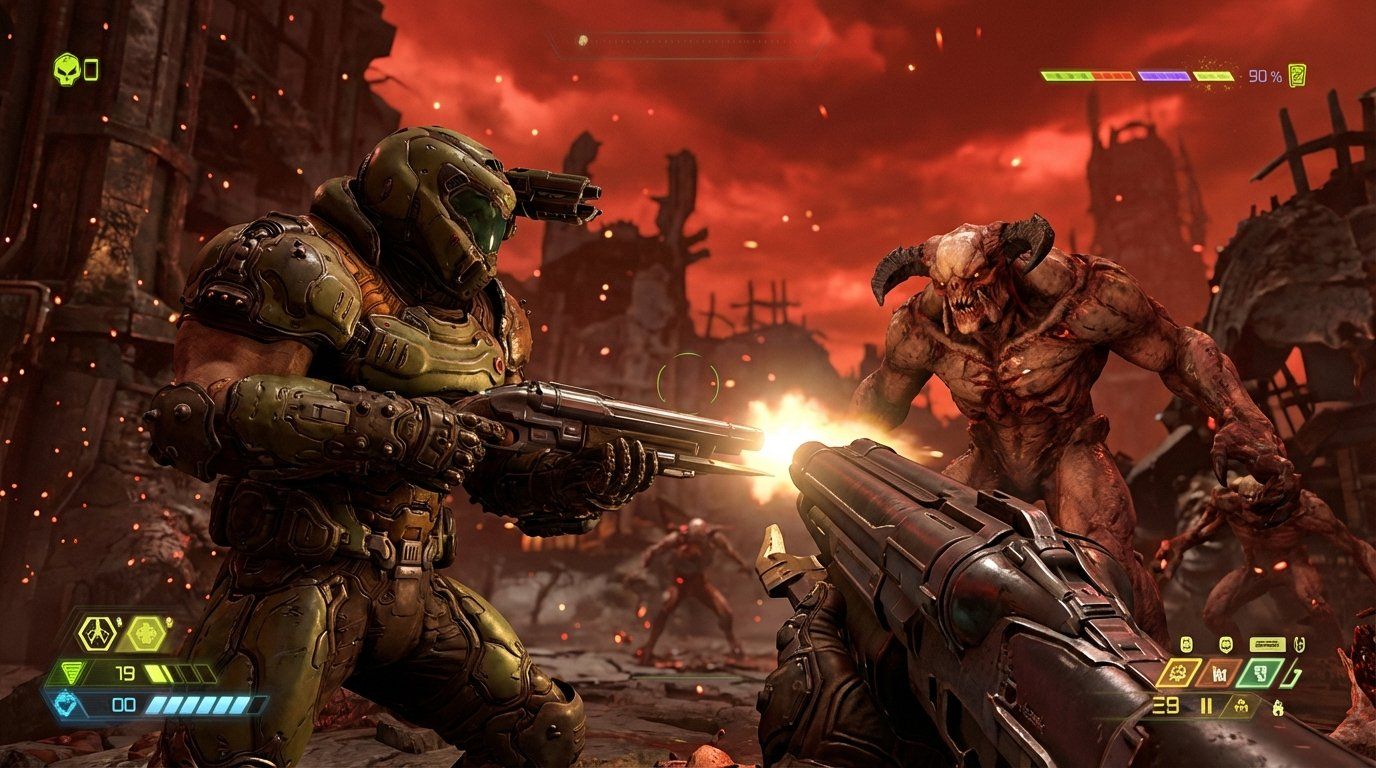Select the Flame Belch icon on the HUD

click(x=1278, y=708)
